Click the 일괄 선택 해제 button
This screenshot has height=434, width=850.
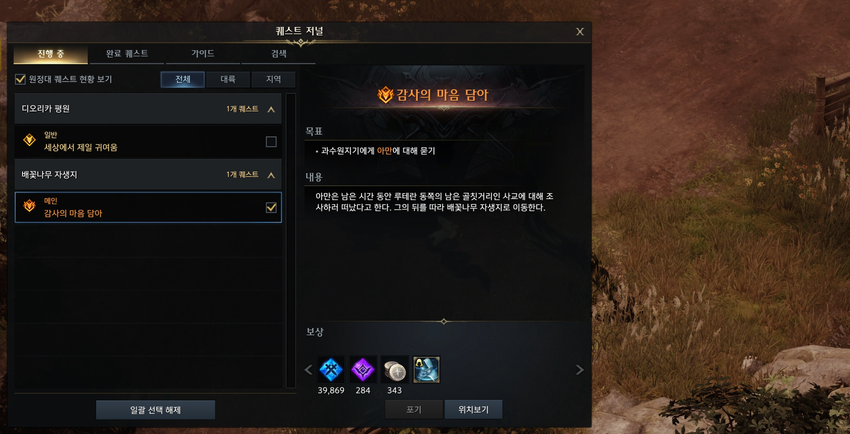155,409
